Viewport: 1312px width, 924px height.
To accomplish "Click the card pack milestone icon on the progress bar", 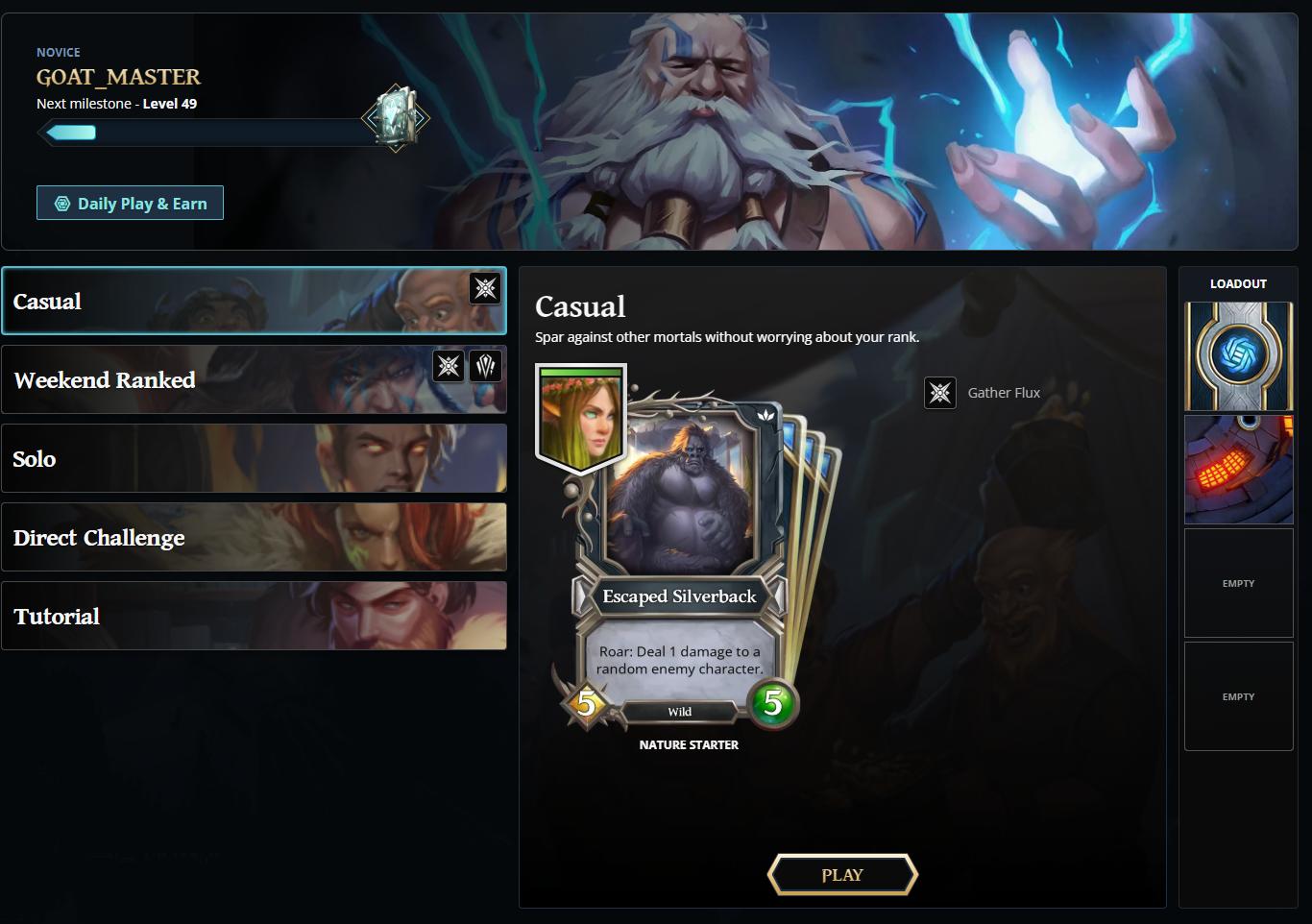I will 395,117.
